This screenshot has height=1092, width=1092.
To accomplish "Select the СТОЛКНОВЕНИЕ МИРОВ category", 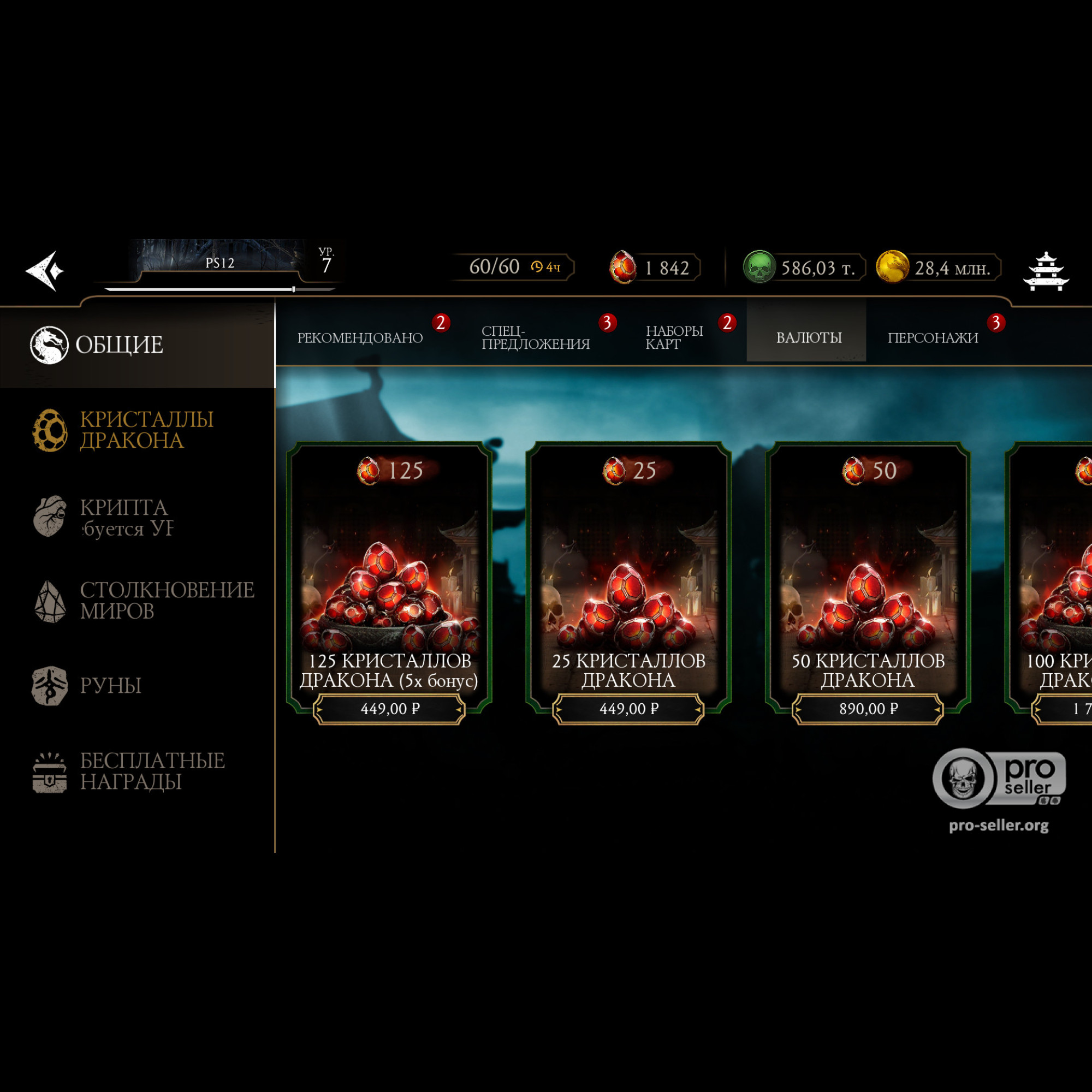I will 166,600.
